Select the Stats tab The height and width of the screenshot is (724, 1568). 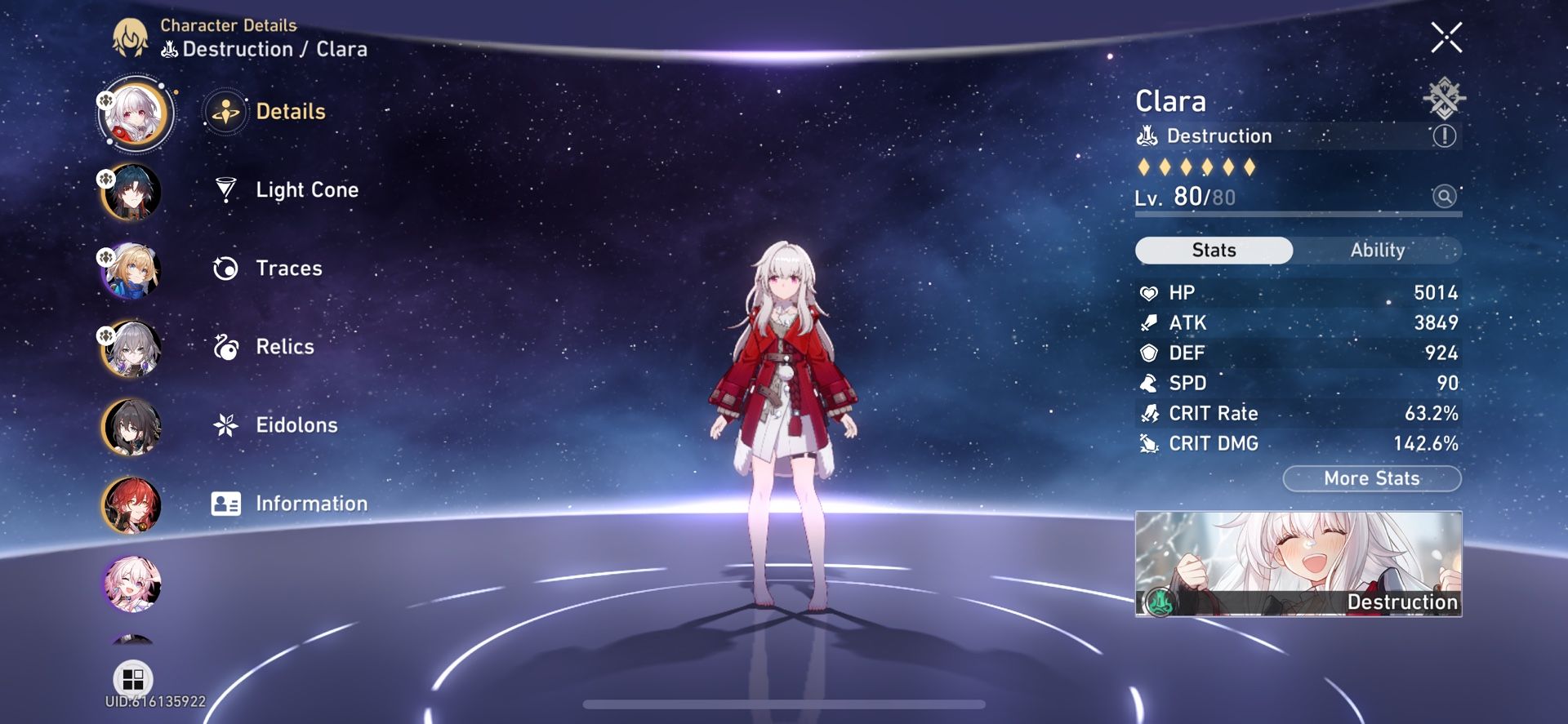pos(1213,251)
